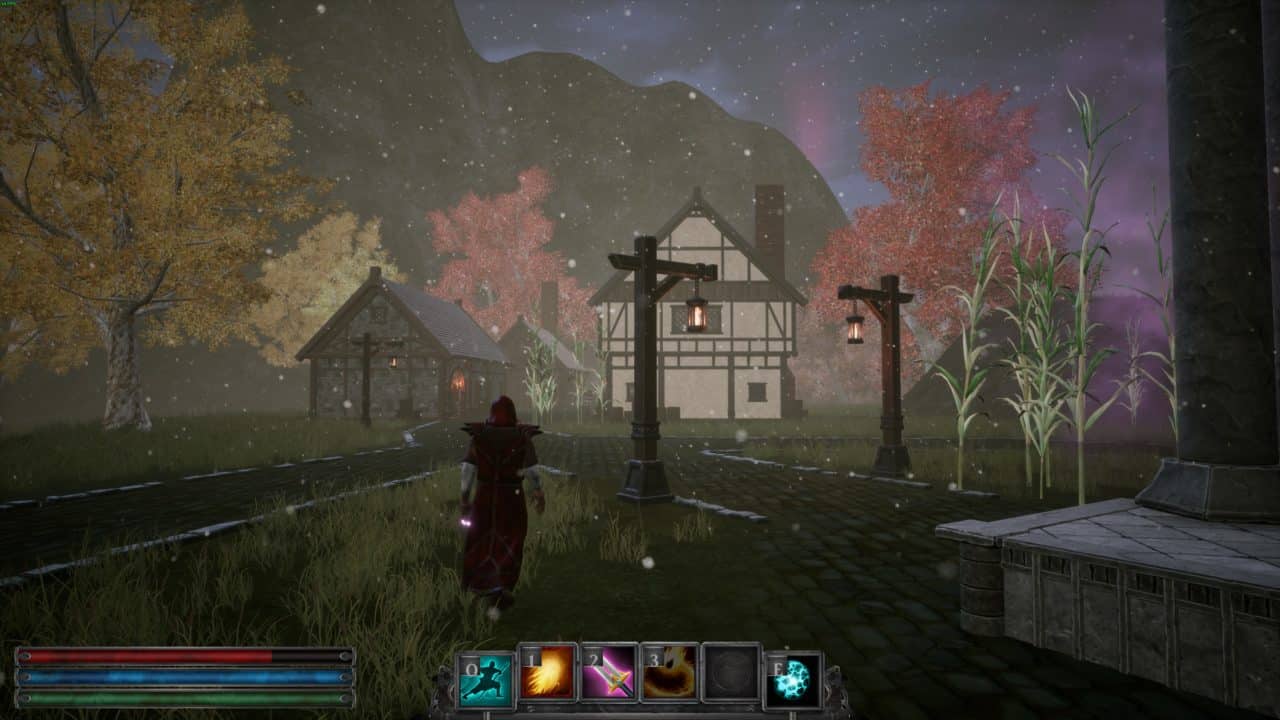The height and width of the screenshot is (720, 1280).
Task: Cast the orange fire burst skill
Action: [548, 673]
